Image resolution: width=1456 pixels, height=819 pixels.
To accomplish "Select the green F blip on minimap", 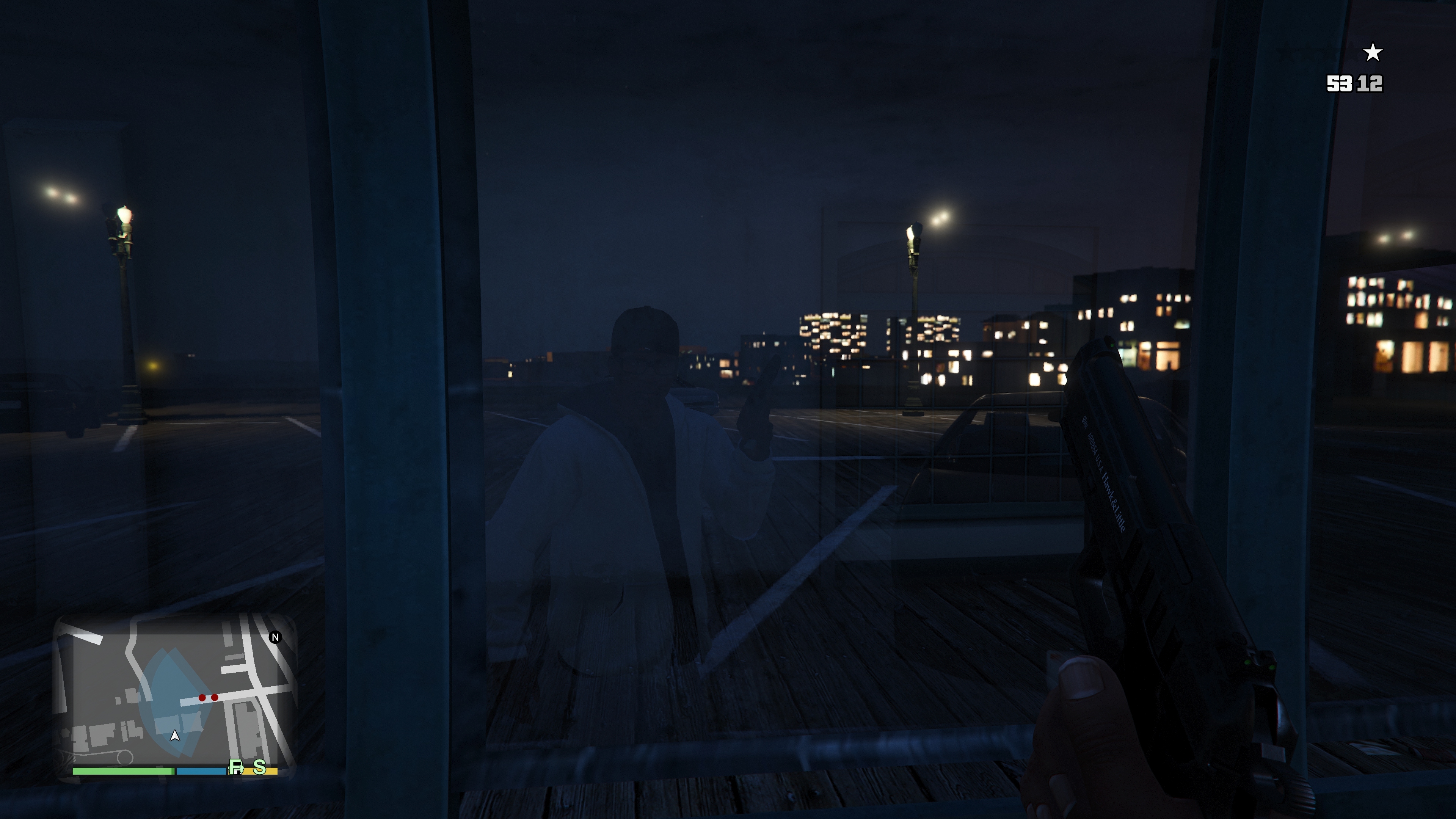I will [x=236, y=767].
